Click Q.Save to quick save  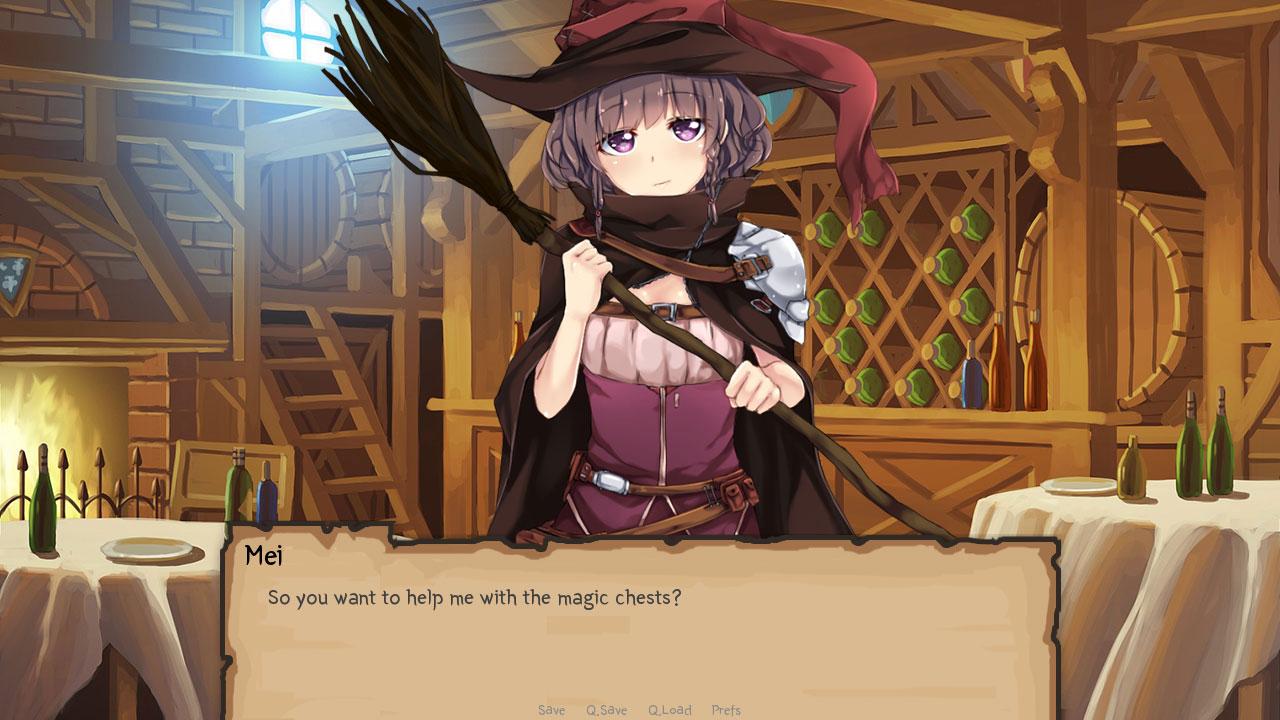click(606, 709)
